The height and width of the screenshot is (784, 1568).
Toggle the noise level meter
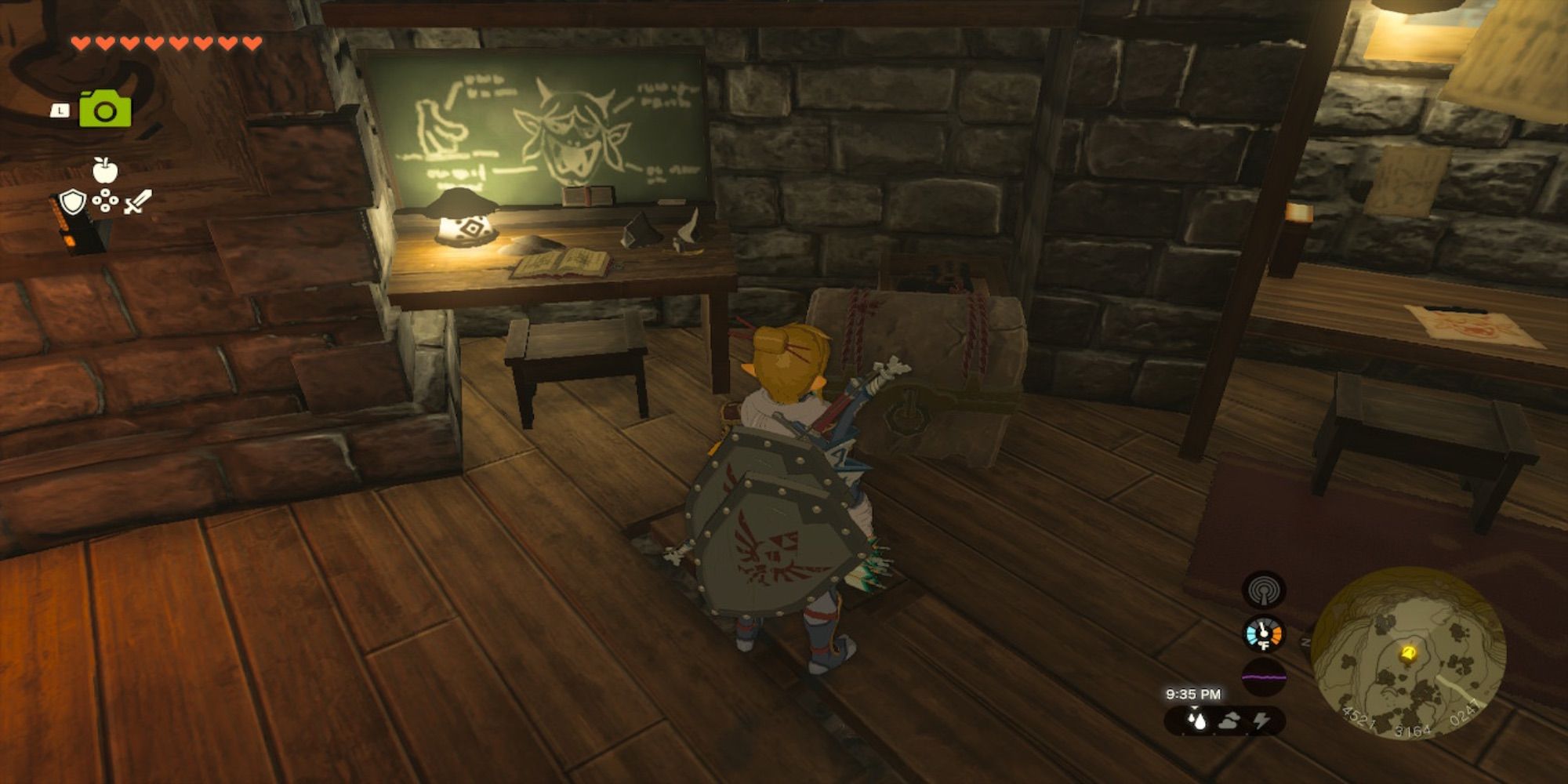pos(1264,675)
